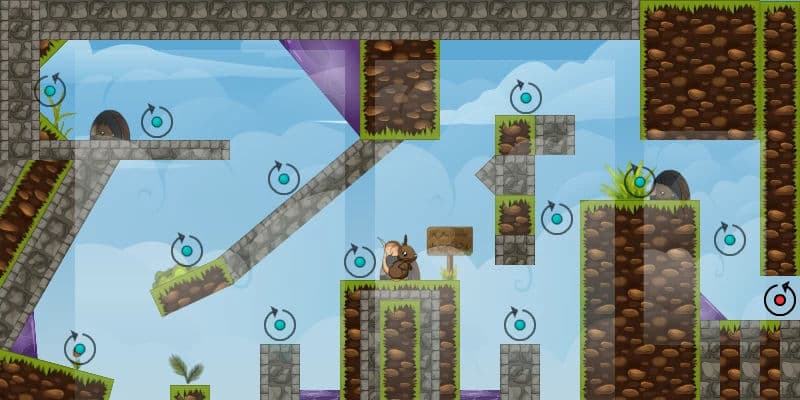This screenshot has width=800, height=400.
Task: Select the red rotation pivot marker
Action: 779,299
